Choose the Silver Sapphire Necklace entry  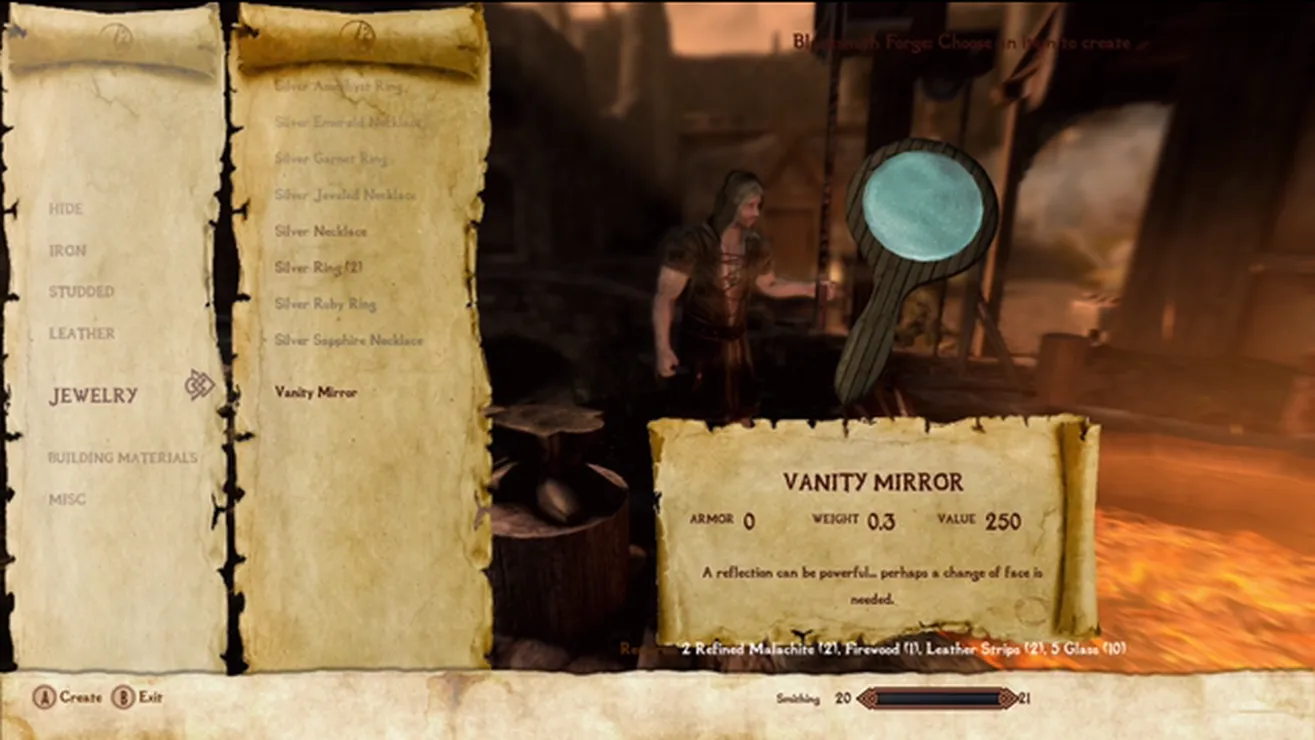click(x=349, y=340)
